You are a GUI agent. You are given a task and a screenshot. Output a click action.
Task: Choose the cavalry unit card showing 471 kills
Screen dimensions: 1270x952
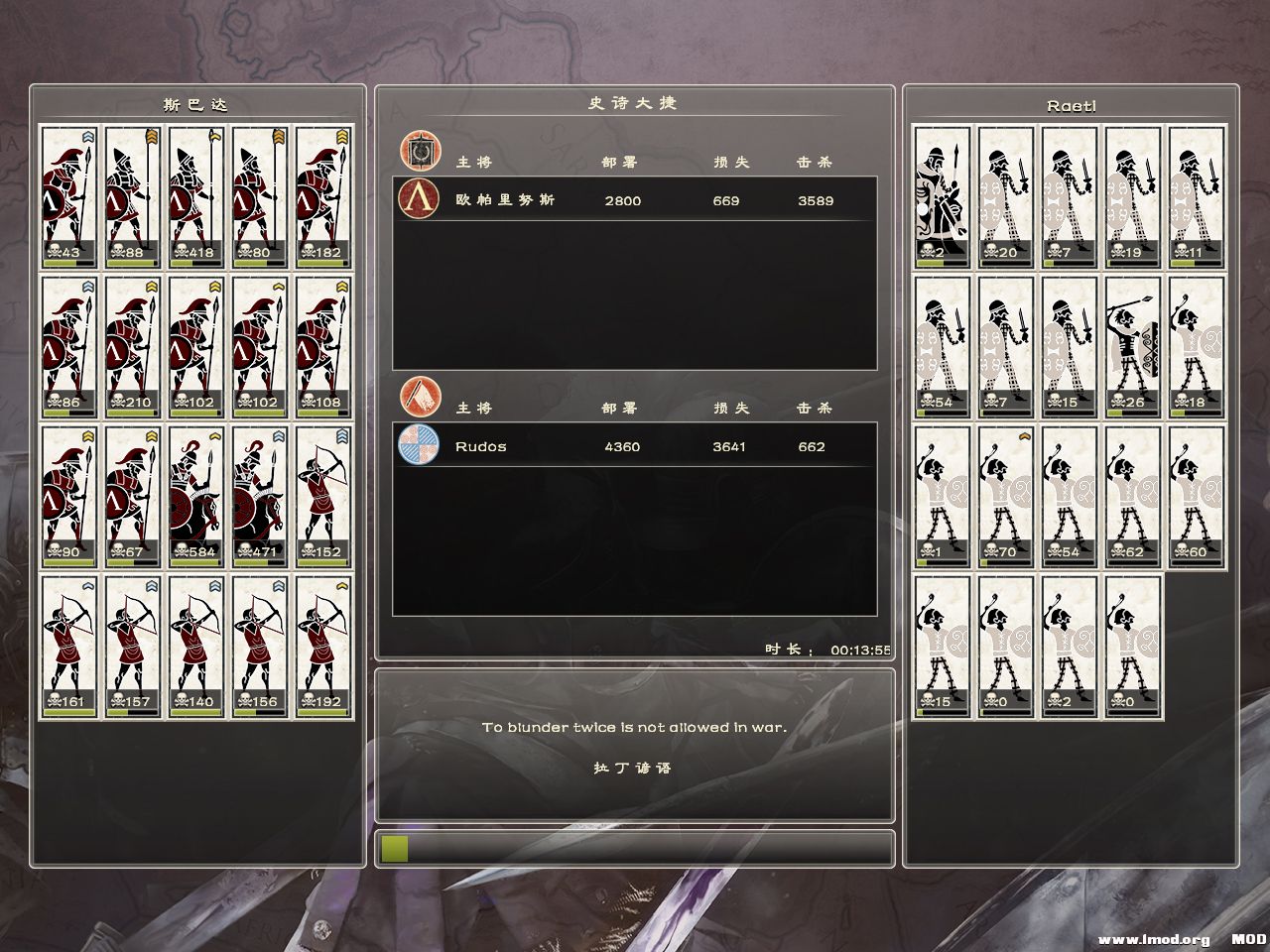pyautogui.click(x=260, y=496)
